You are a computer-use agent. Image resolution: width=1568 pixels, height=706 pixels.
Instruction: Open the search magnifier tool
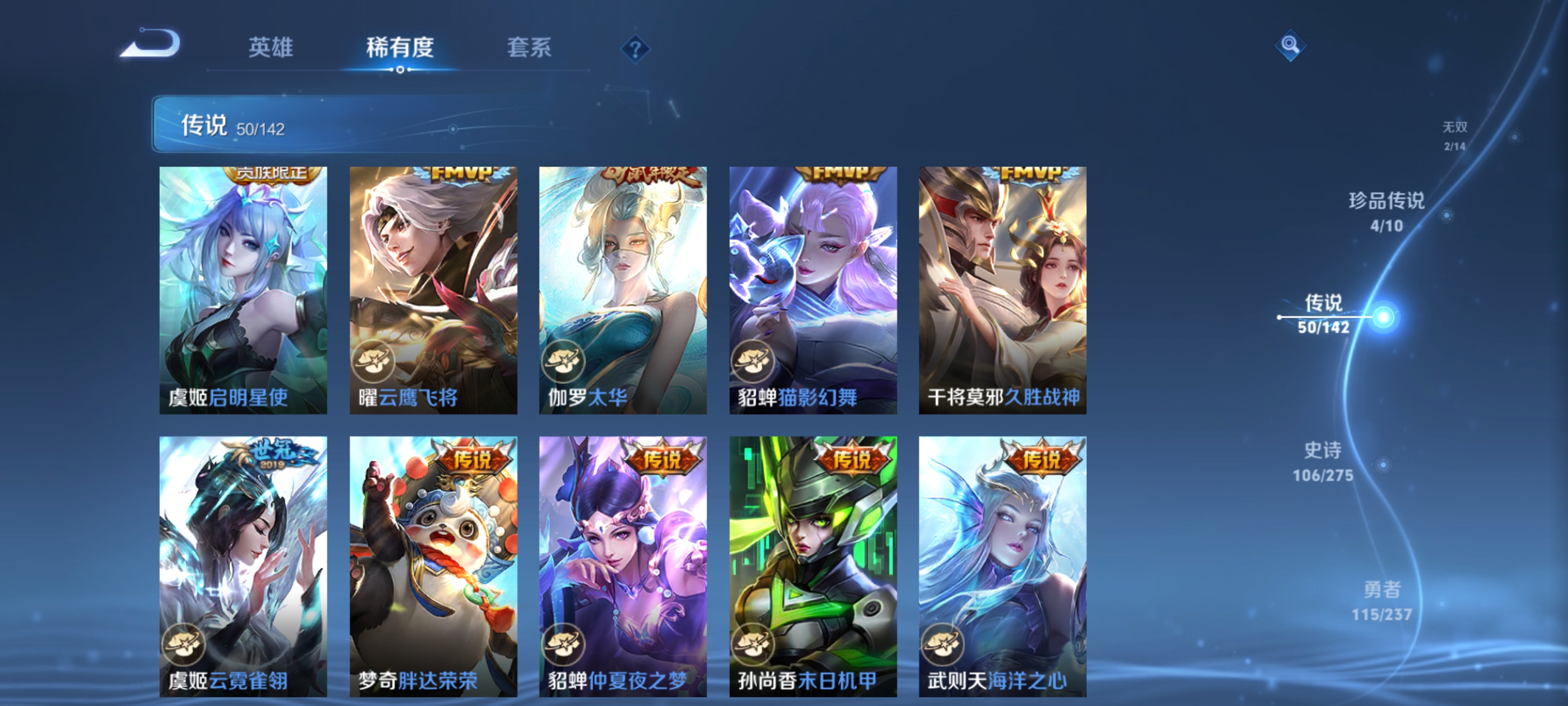tap(1292, 45)
